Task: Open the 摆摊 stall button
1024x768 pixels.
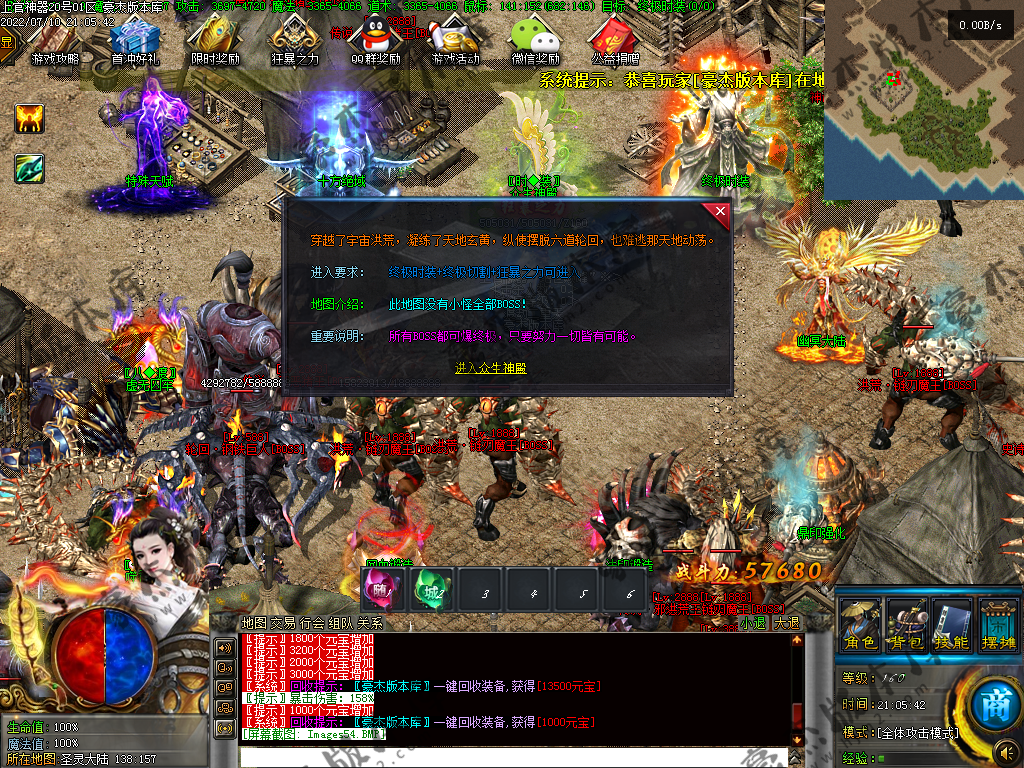Action: [998, 625]
